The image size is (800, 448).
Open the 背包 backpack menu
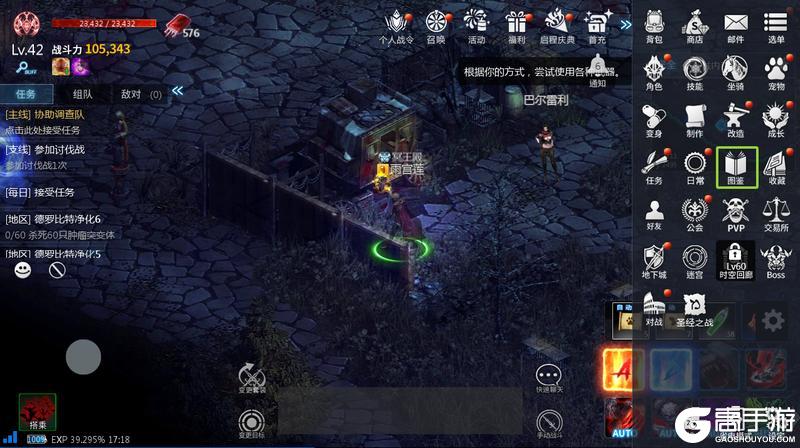654,24
